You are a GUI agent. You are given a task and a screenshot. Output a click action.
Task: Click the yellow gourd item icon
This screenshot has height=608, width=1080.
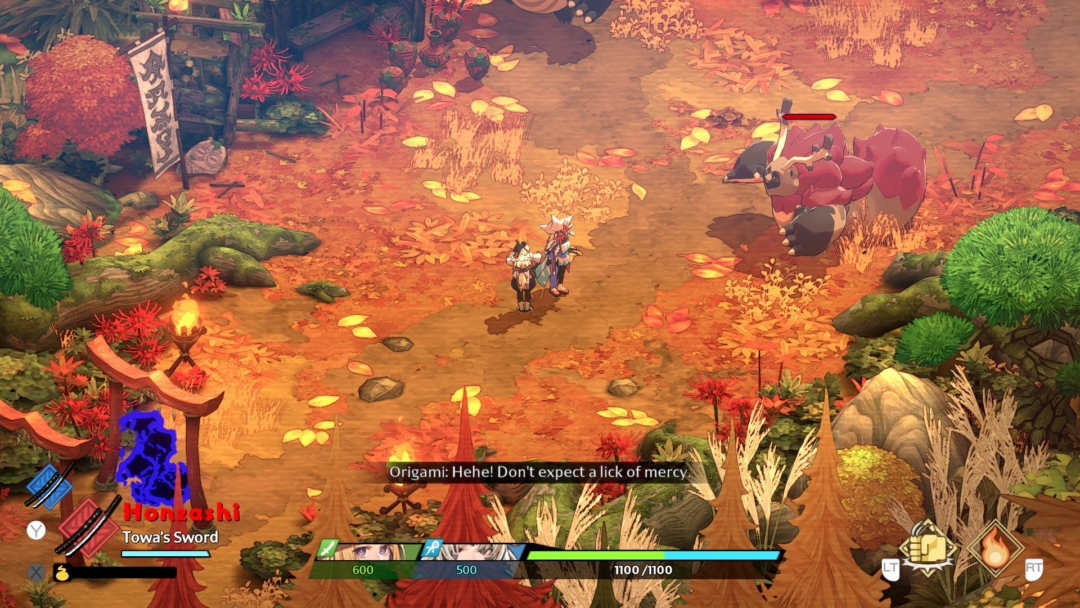click(x=61, y=573)
